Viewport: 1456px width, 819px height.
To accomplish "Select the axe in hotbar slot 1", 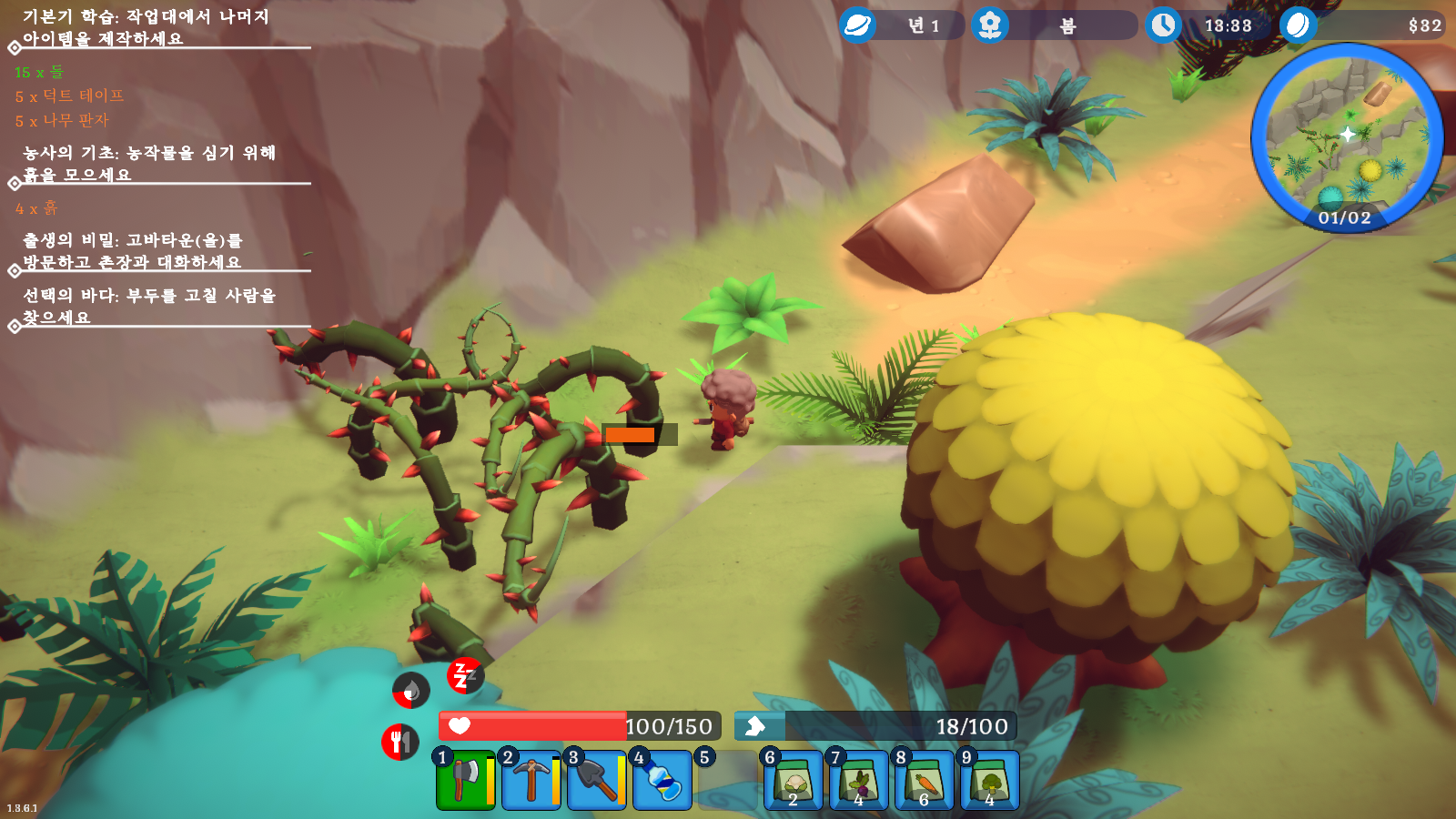I will [x=465, y=780].
